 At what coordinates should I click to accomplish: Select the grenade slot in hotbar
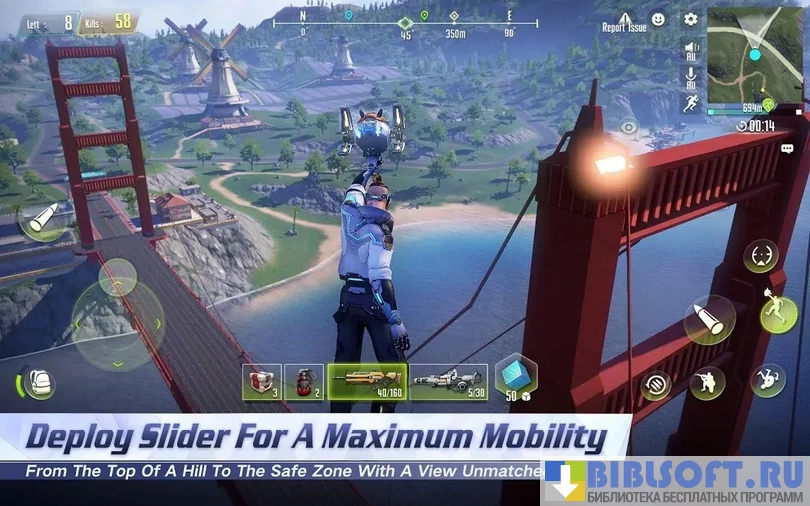click(x=303, y=381)
